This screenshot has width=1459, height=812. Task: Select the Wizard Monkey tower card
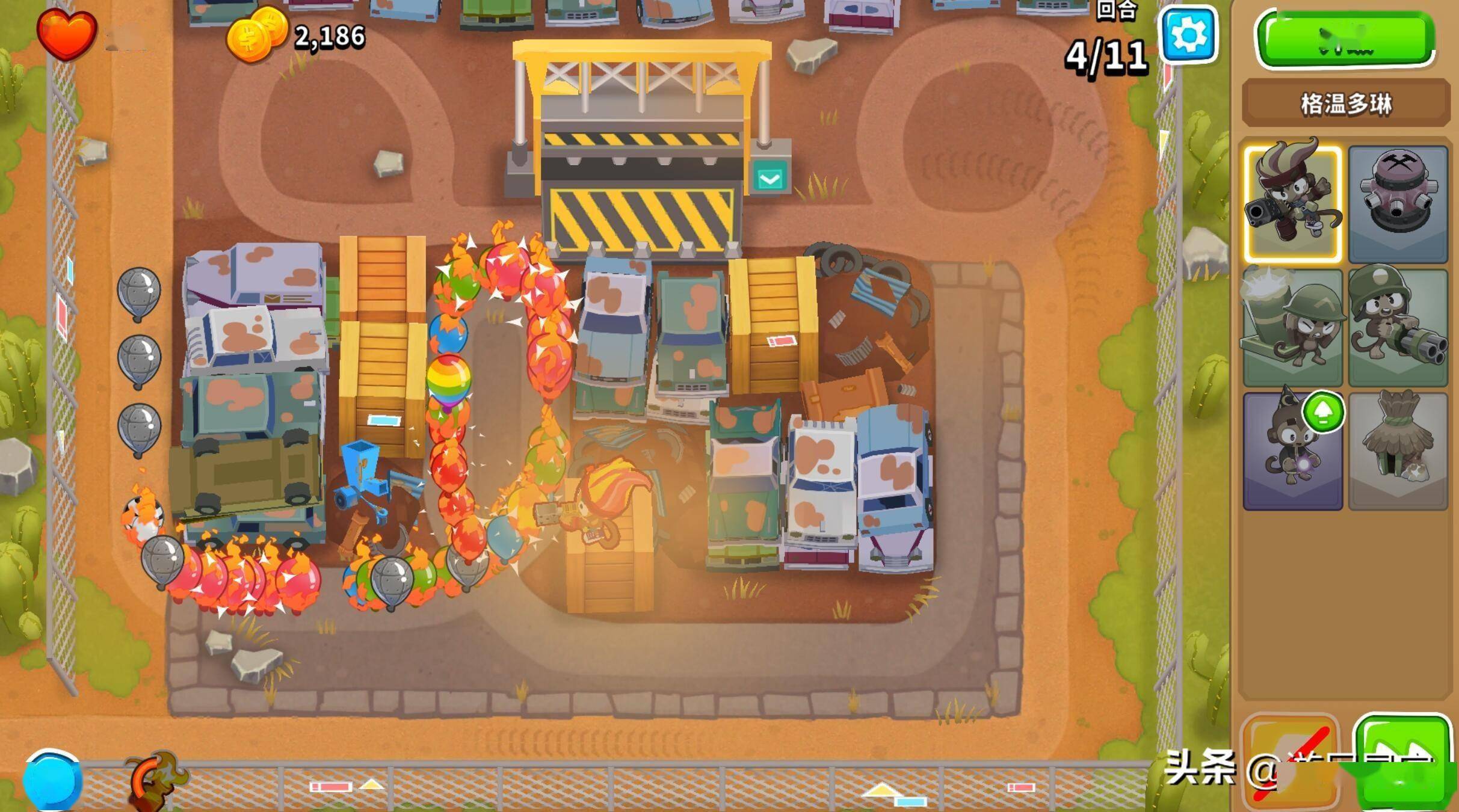pyautogui.click(x=1292, y=451)
